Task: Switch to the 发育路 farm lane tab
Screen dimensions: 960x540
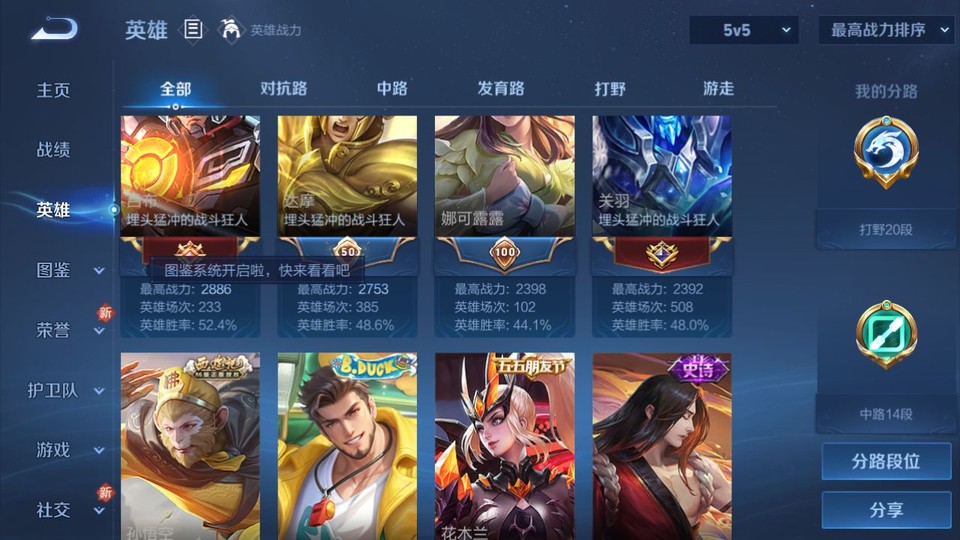Action: [x=501, y=88]
